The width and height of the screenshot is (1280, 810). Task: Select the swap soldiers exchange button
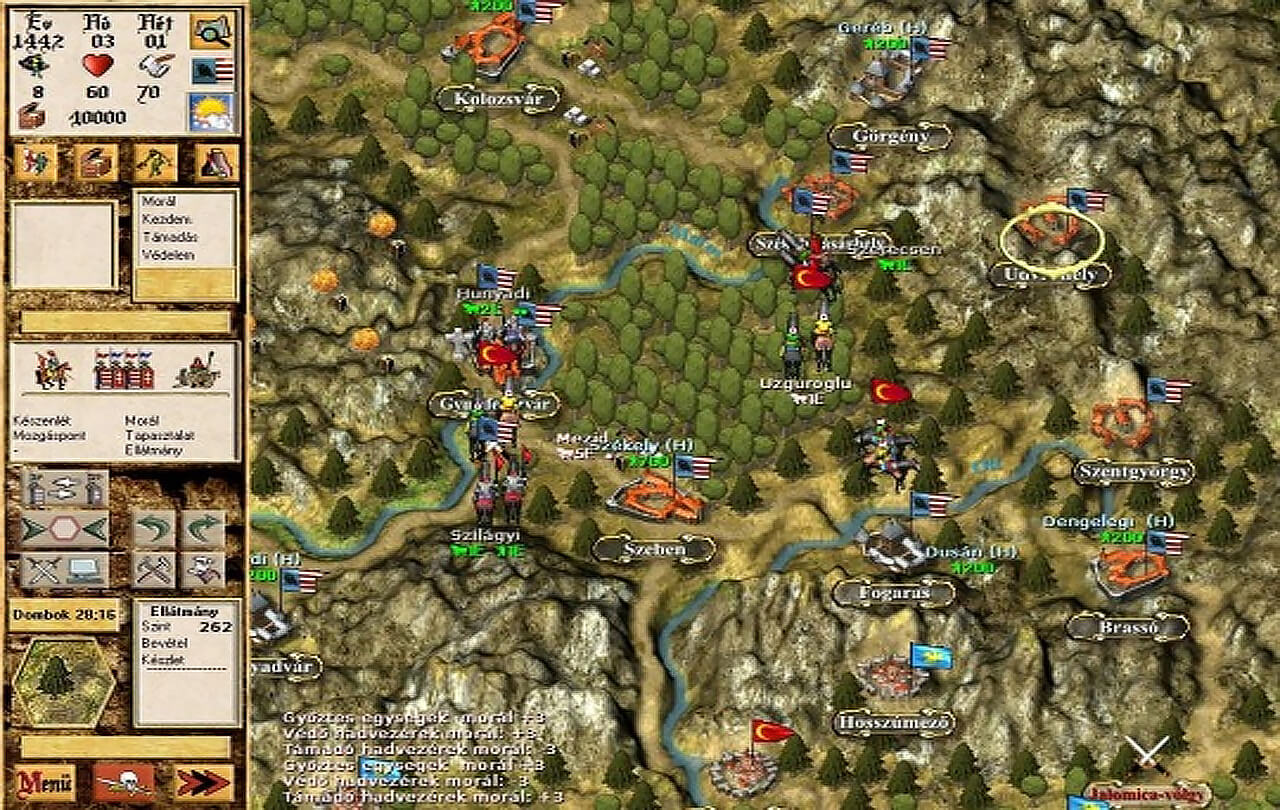pos(65,489)
